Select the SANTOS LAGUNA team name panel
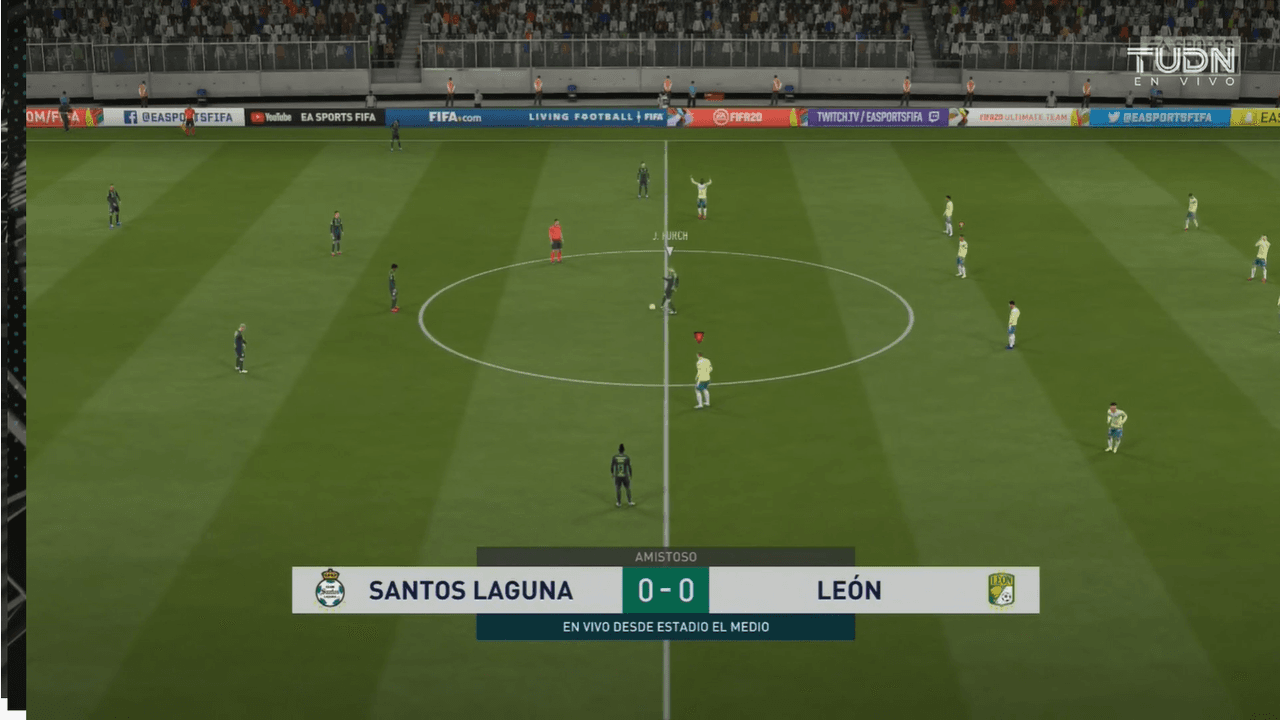 point(470,590)
